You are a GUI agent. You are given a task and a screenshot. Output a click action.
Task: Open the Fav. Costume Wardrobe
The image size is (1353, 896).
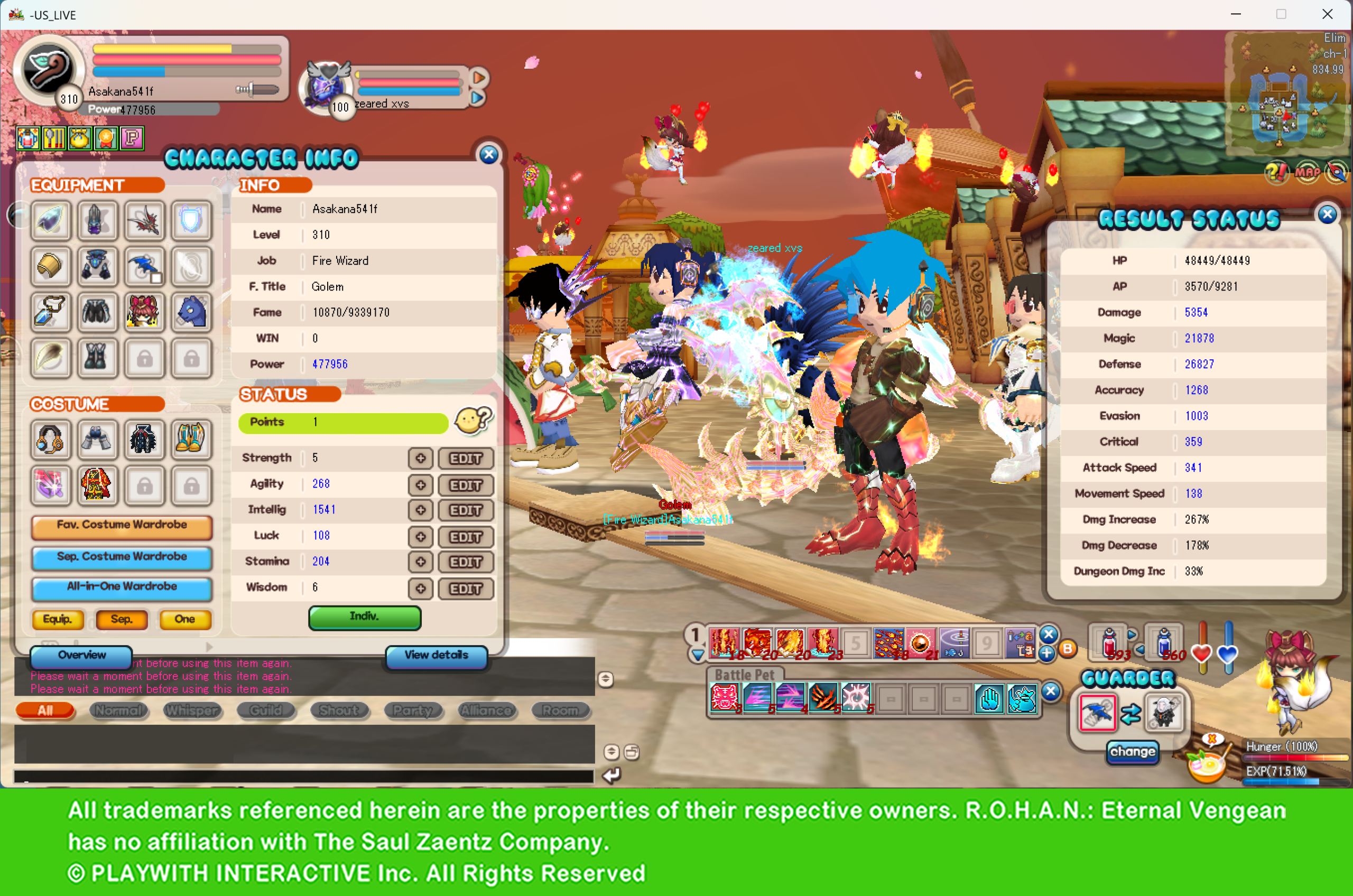122,526
